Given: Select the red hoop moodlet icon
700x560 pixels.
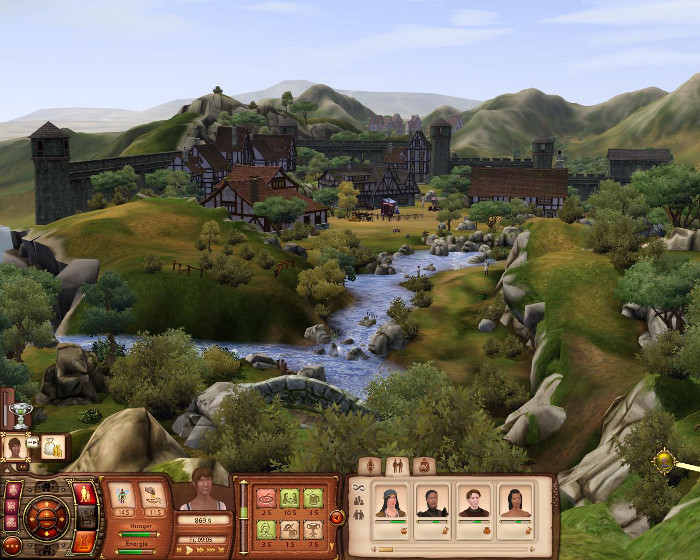Looking at the screenshot, I should (x=266, y=497).
